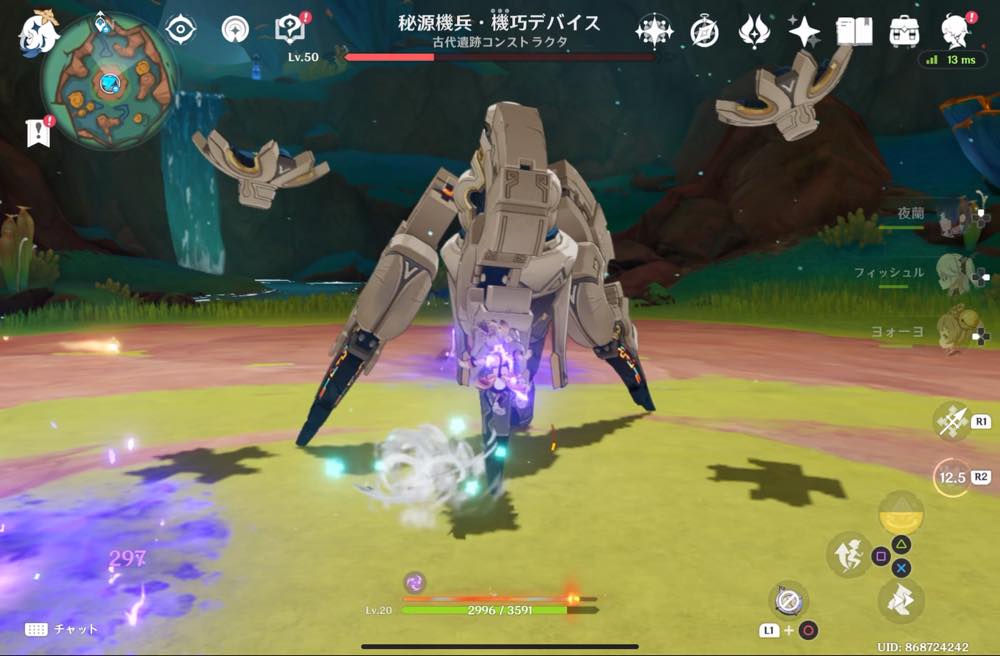Open the backpack inventory
This screenshot has height=656, width=1000.
(904, 32)
